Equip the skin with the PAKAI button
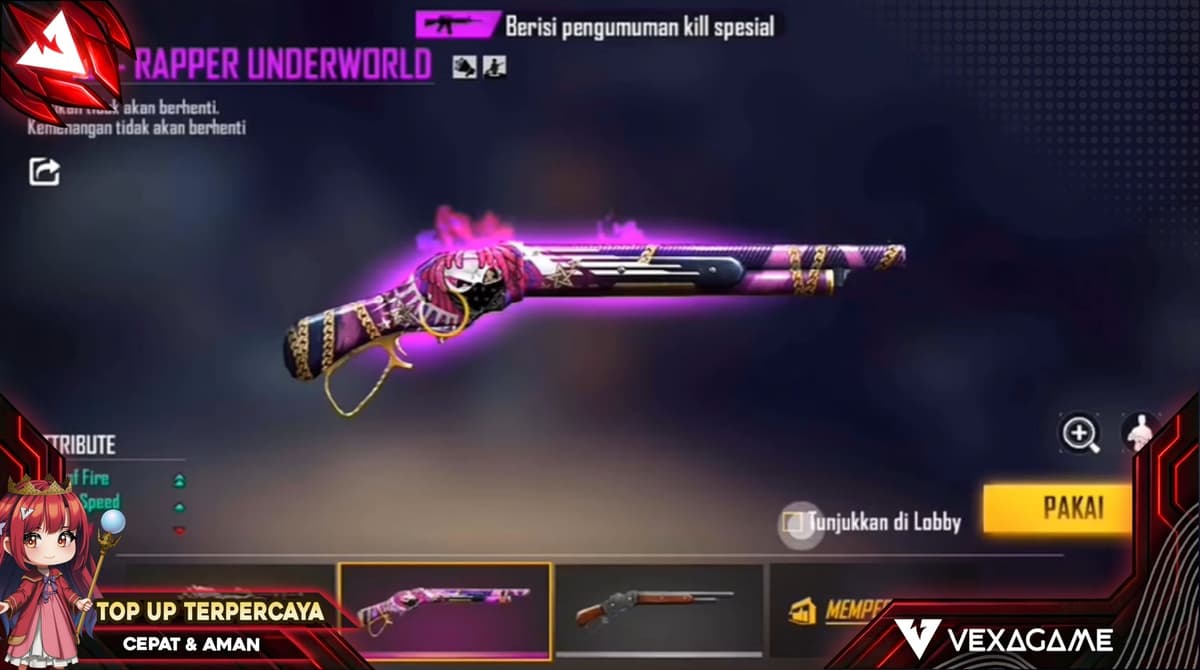1200x670 pixels. point(1058,508)
